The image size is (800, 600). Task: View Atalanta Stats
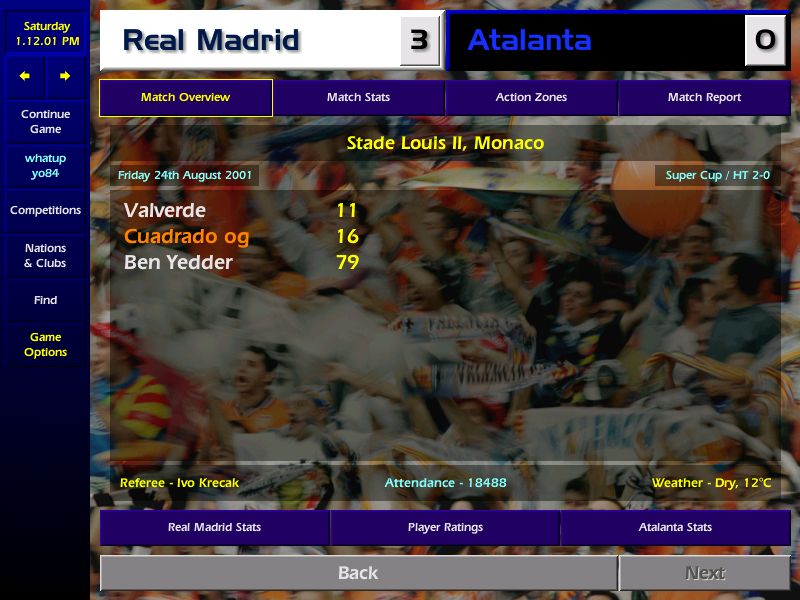tap(675, 527)
